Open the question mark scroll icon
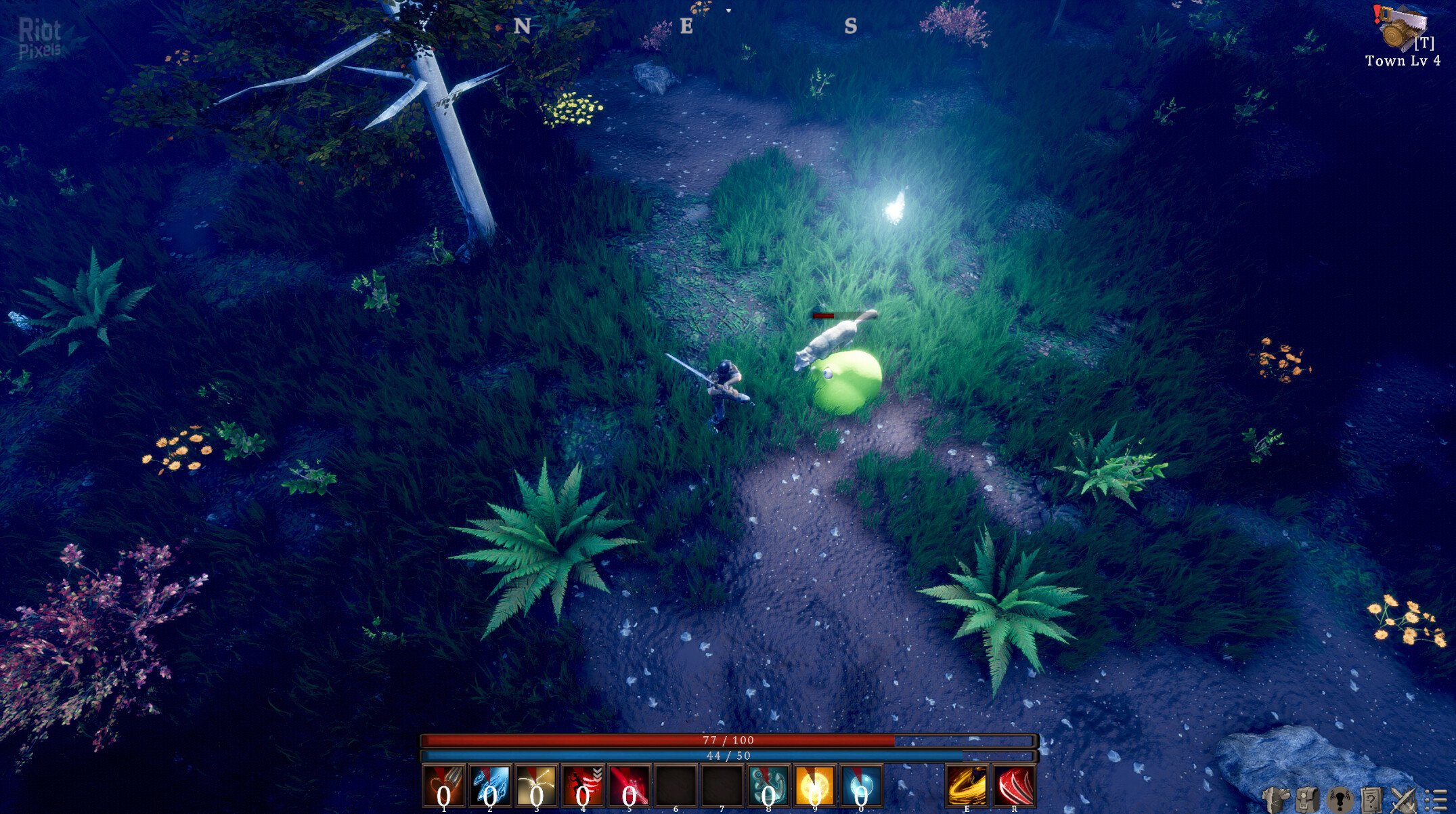The width and height of the screenshot is (1456, 814). pyautogui.click(x=1372, y=800)
